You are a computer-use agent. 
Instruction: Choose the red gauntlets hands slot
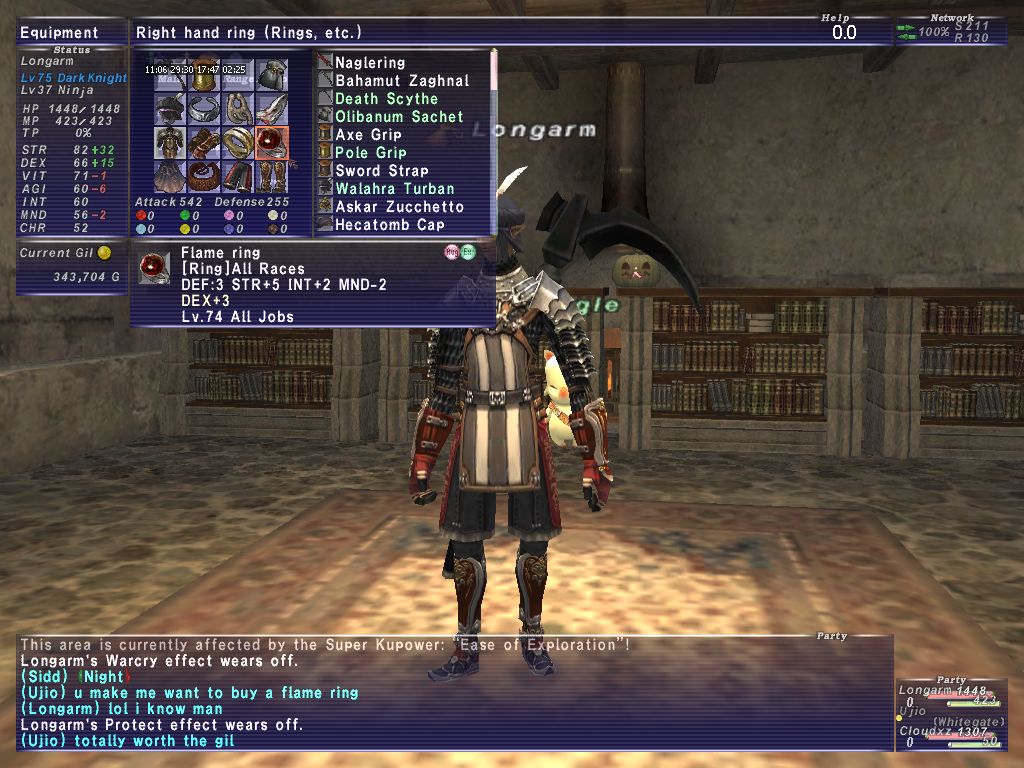pos(205,143)
